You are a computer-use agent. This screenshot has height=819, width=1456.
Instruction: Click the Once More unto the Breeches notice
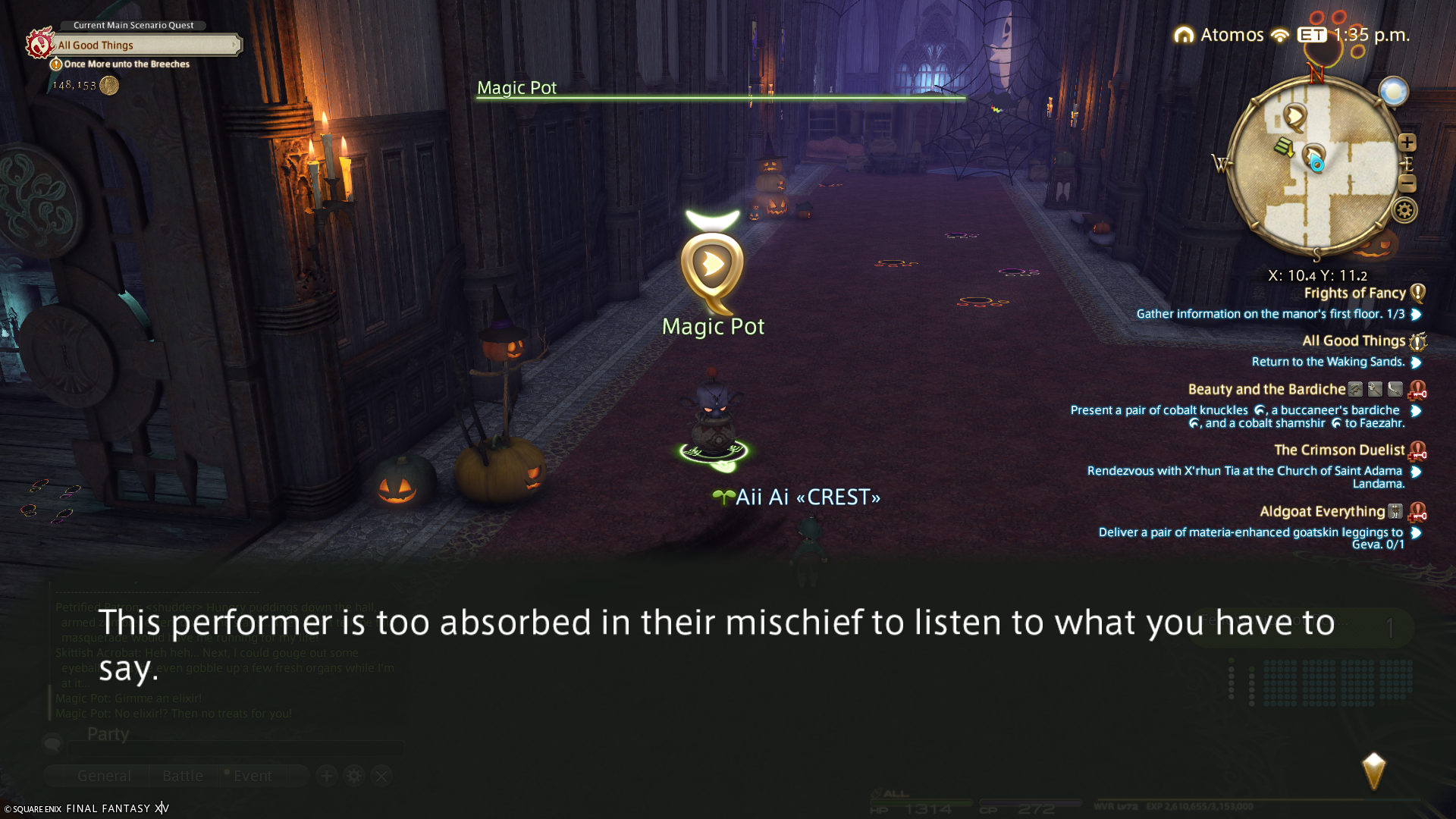[126, 64]
